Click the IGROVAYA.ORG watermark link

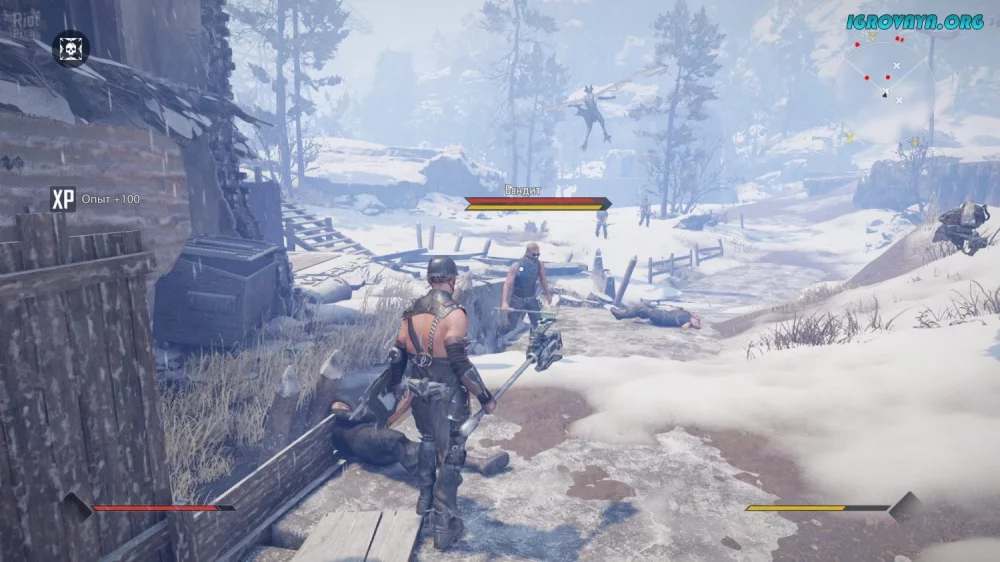click(914, 21)
